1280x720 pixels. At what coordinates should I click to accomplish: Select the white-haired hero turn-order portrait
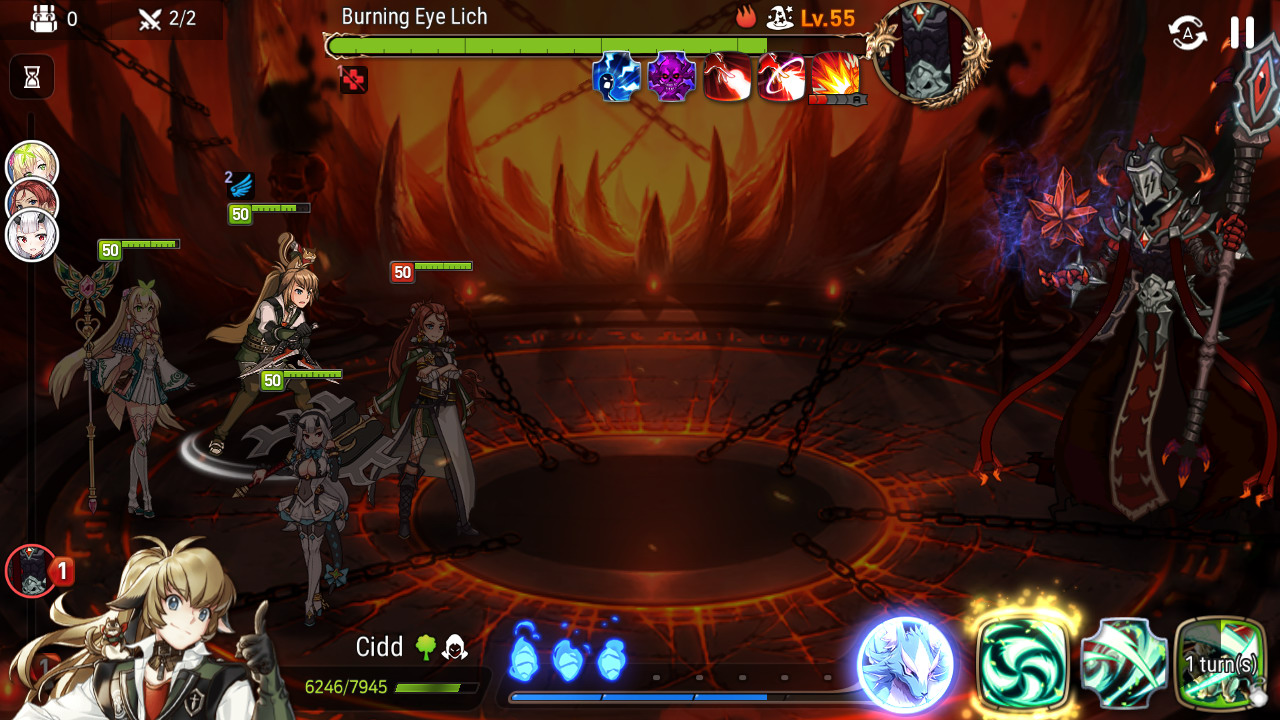32,237
